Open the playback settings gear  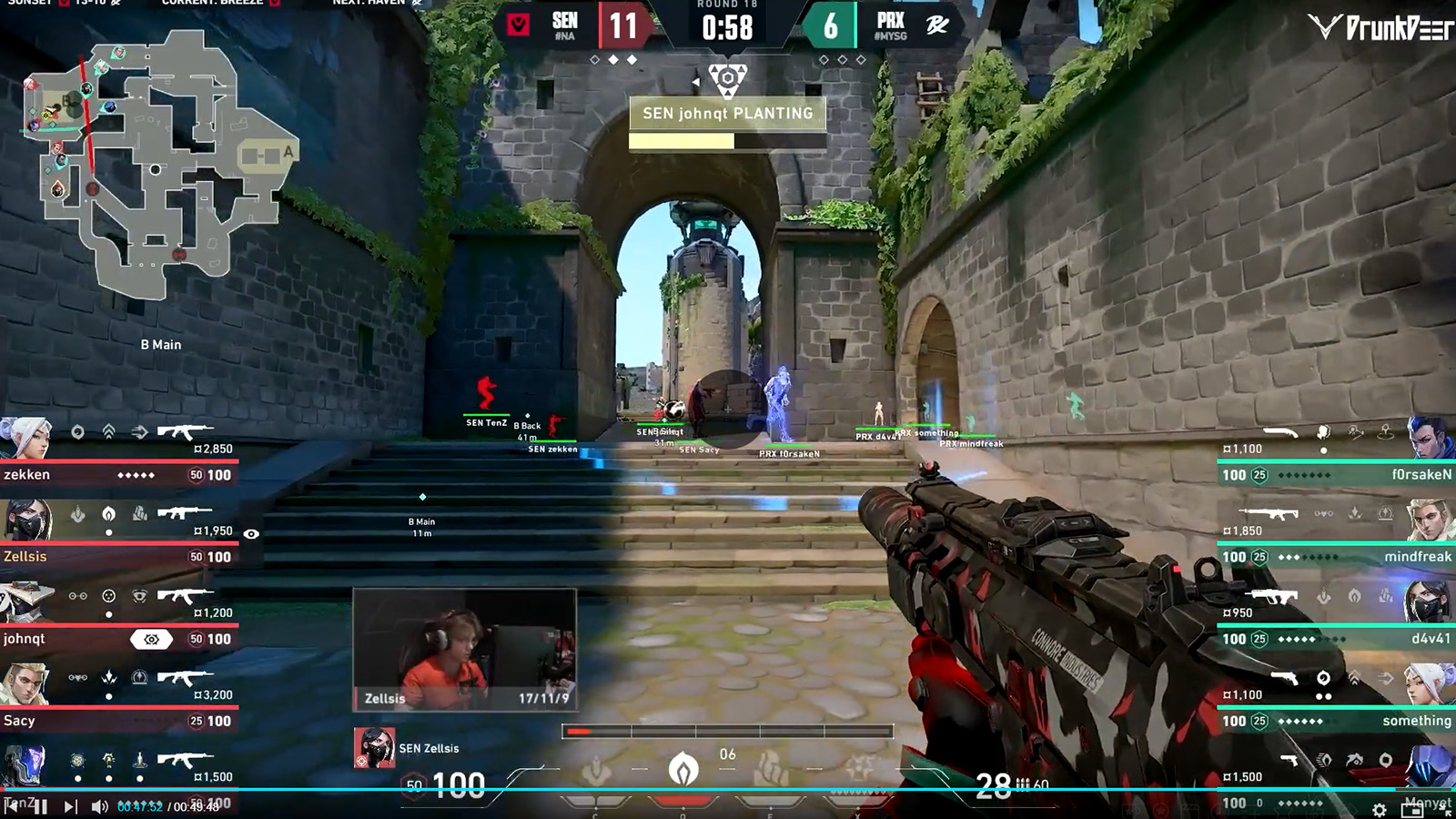point(1380,810)
